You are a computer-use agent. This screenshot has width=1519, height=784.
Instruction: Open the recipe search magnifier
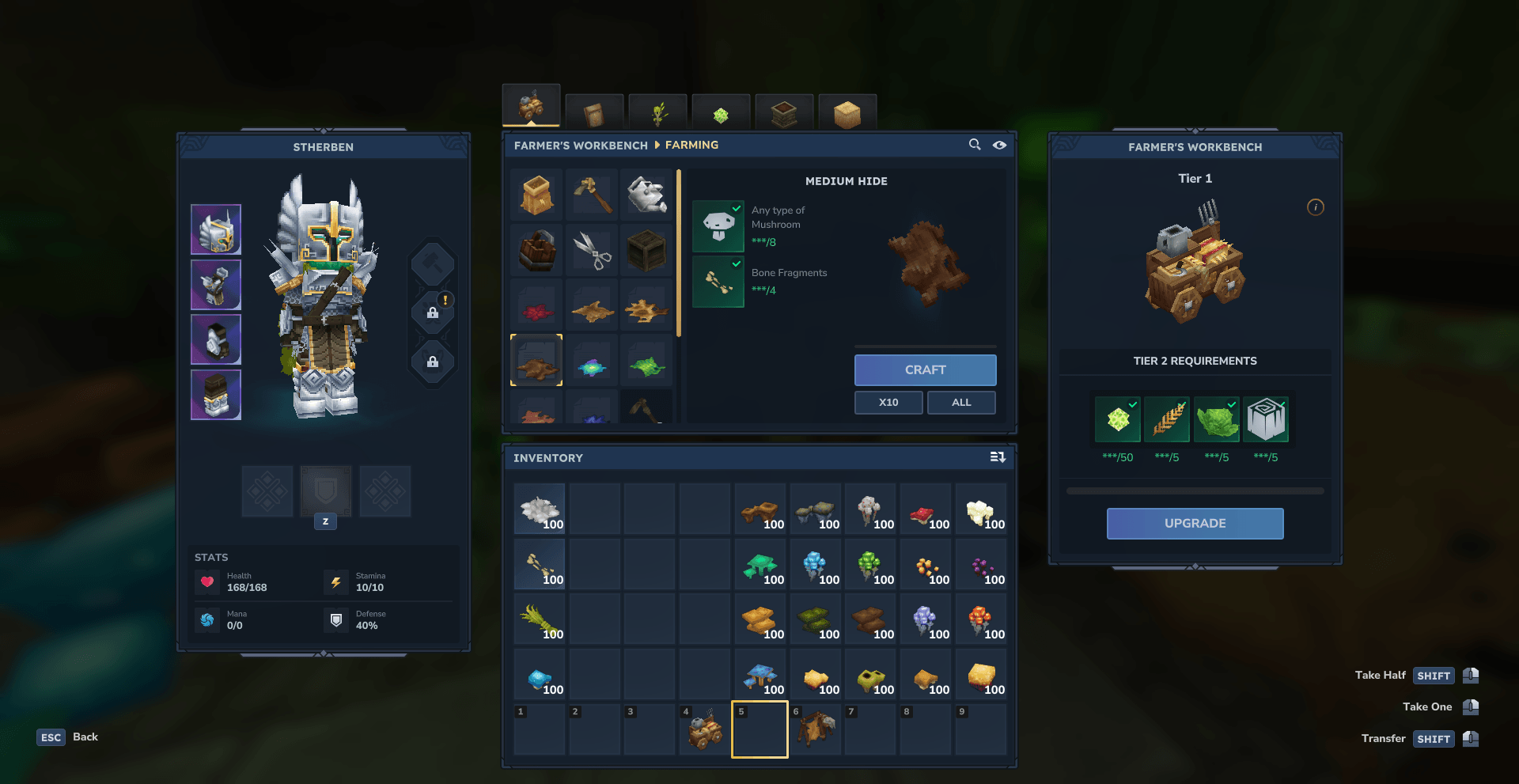click(x=975, y=145)
